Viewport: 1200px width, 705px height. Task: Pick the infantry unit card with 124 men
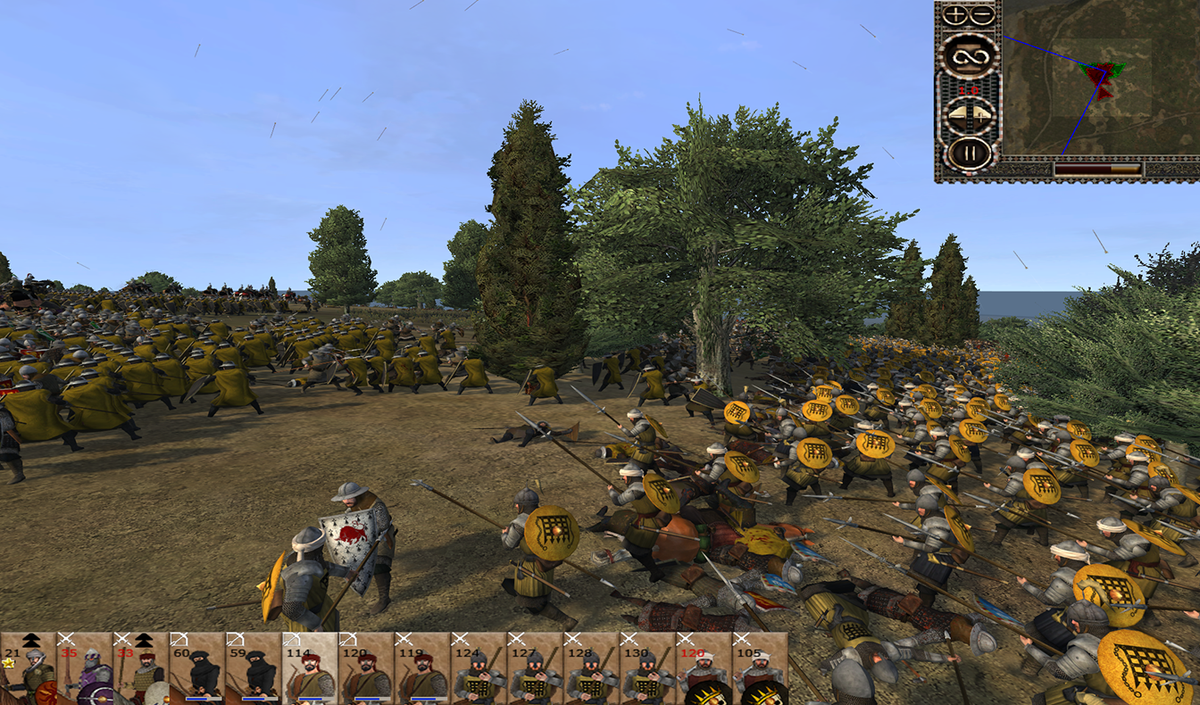click(478, 668)
